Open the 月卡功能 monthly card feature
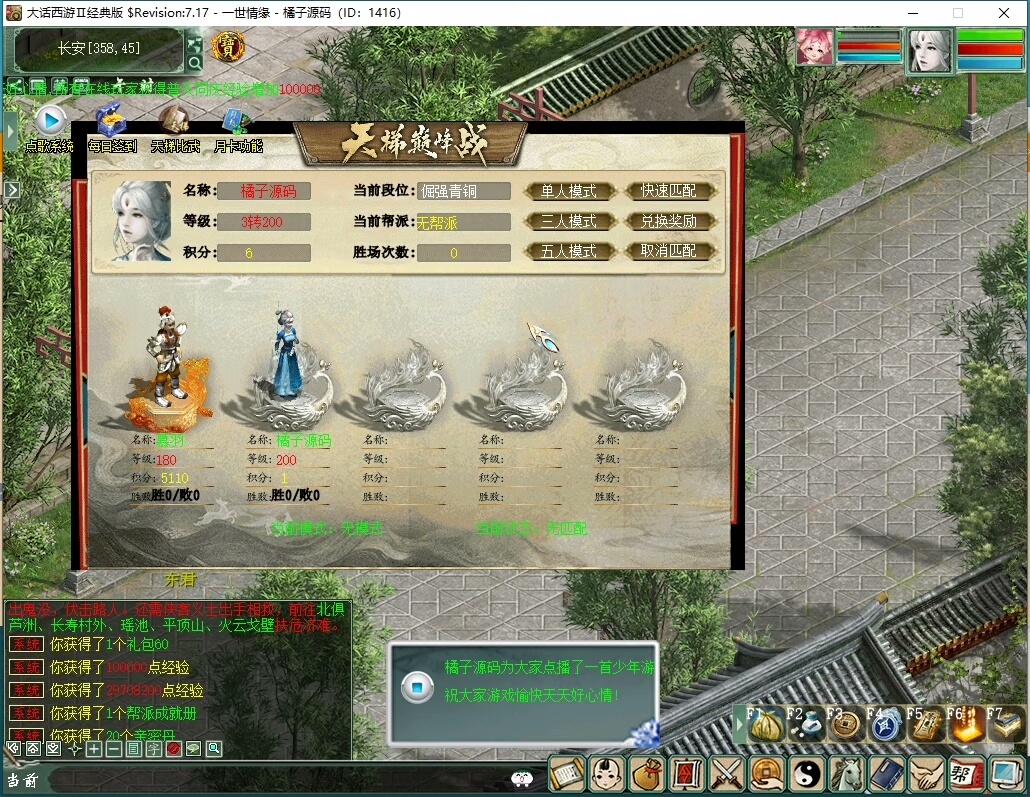The height and width of the screenshot is (797, 1030). pyautogui.click(x=237, y=121)
